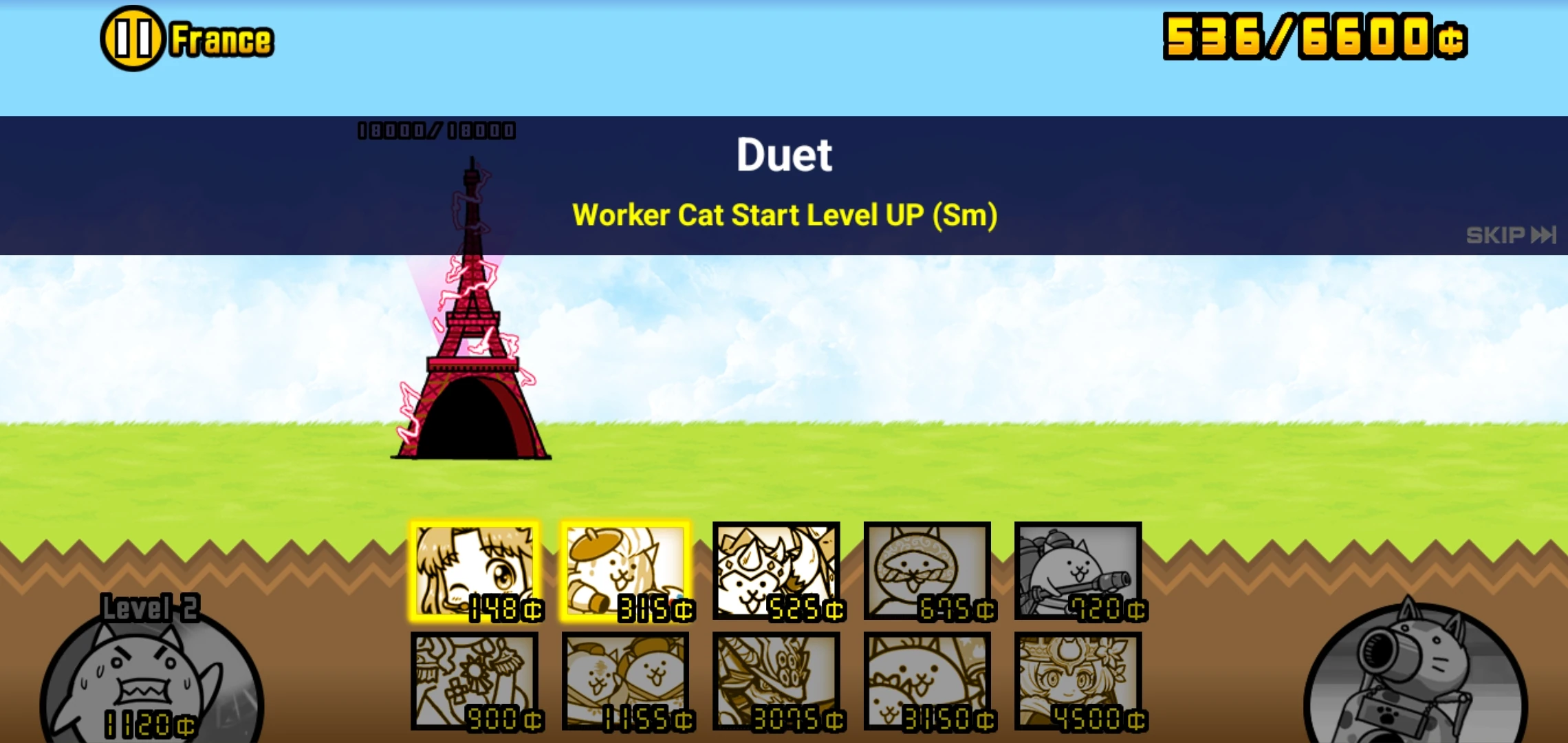Deploy the 1155¢ cat trio unit
Image resolution: width=1568 pixels, height=743 pixels.
click(x=626, y=681)
